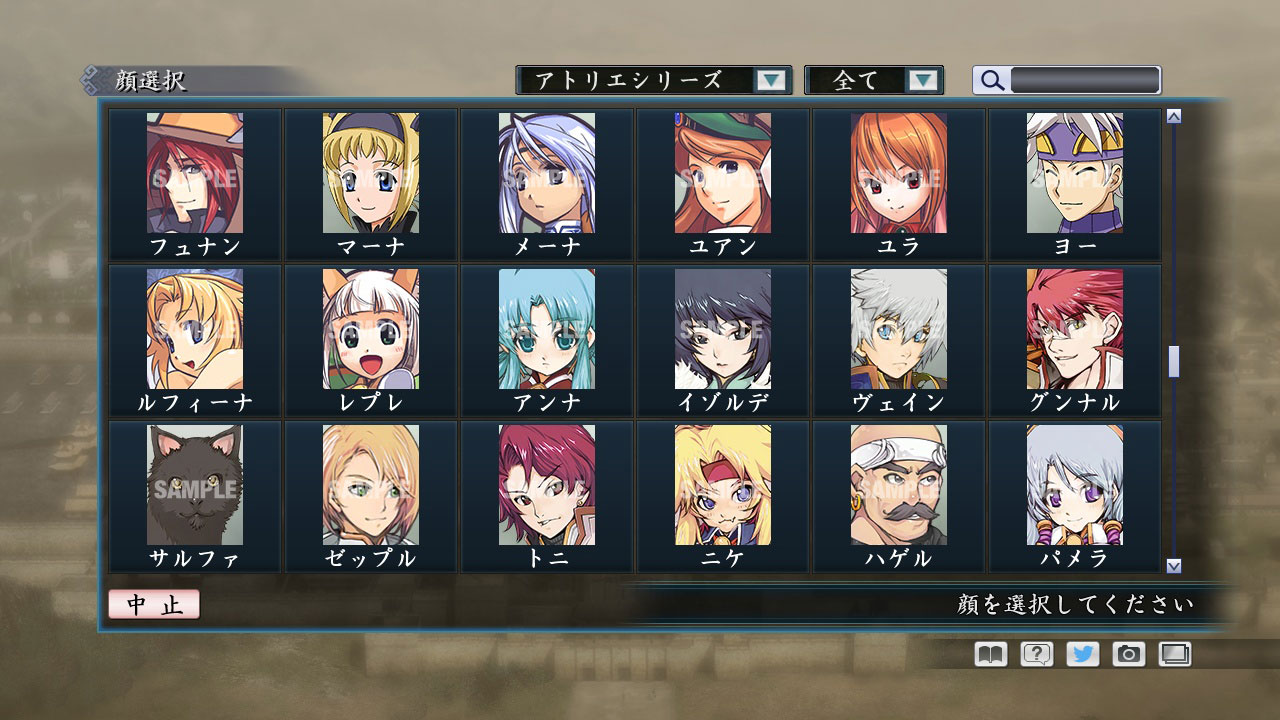Viewport: 1280px width, 720px height.
Task: Click the help question mark icon
Action: 1038,654
